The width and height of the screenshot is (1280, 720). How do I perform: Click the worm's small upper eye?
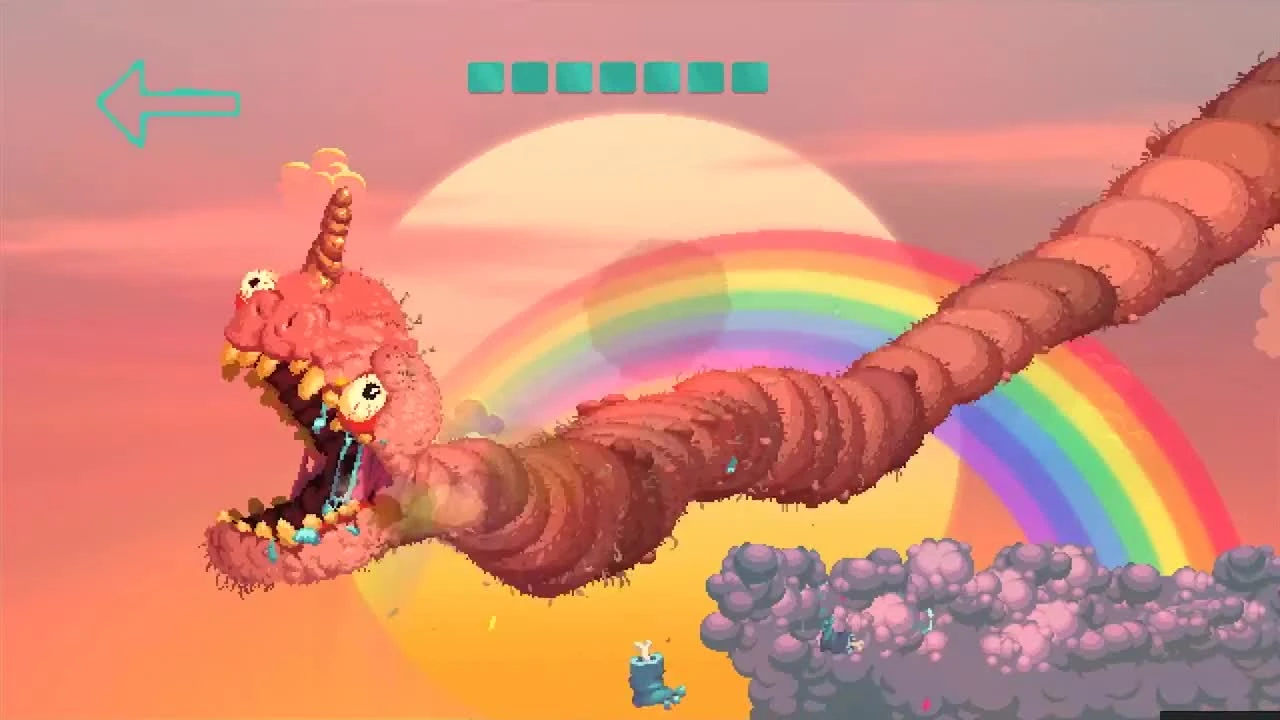point(258,280)
